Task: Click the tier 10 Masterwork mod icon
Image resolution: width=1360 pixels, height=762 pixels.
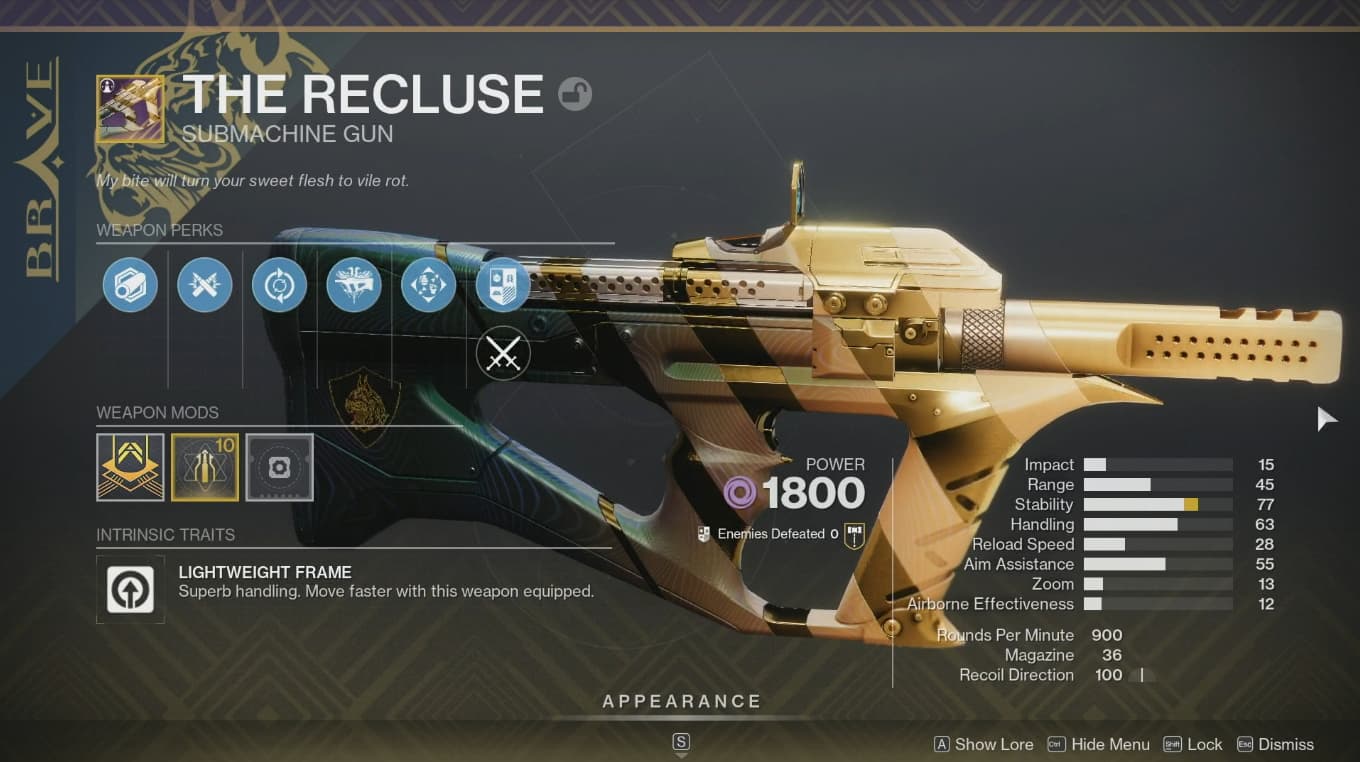Action: tap(205, 466)
